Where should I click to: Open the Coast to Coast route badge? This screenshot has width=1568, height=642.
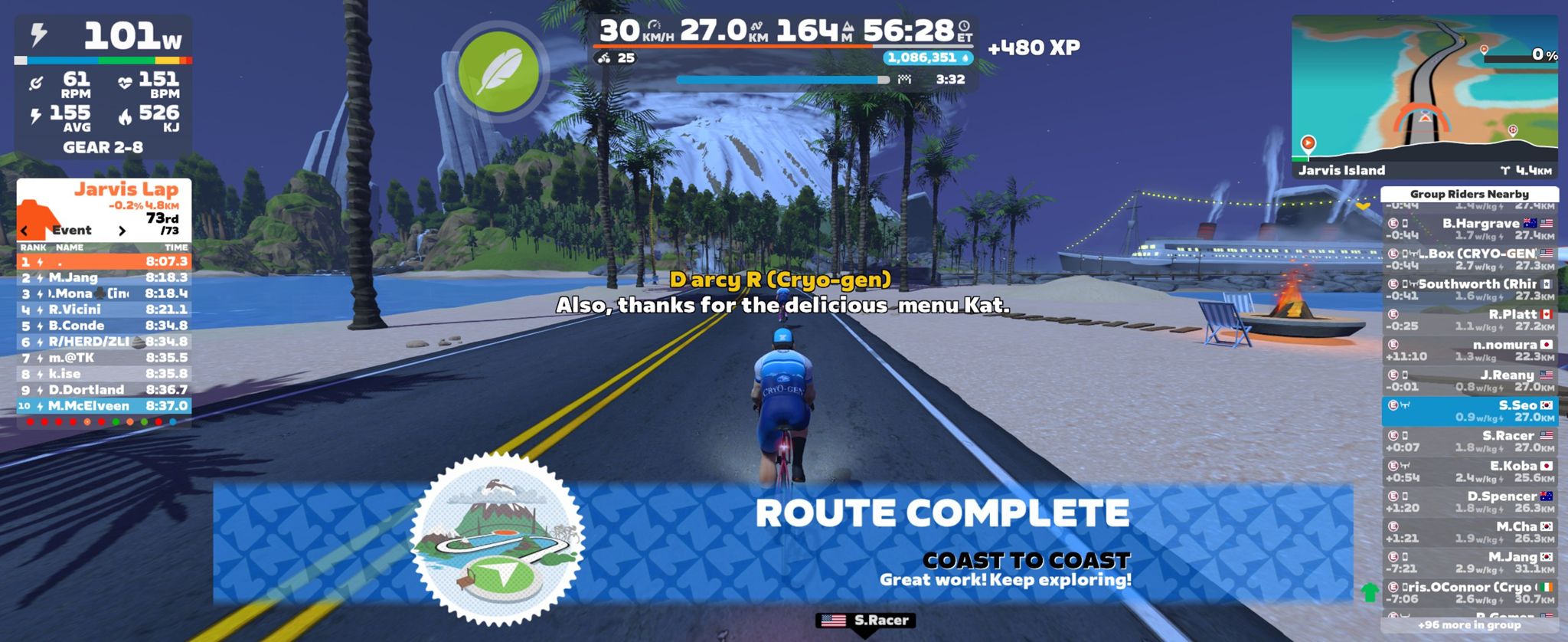498,539
